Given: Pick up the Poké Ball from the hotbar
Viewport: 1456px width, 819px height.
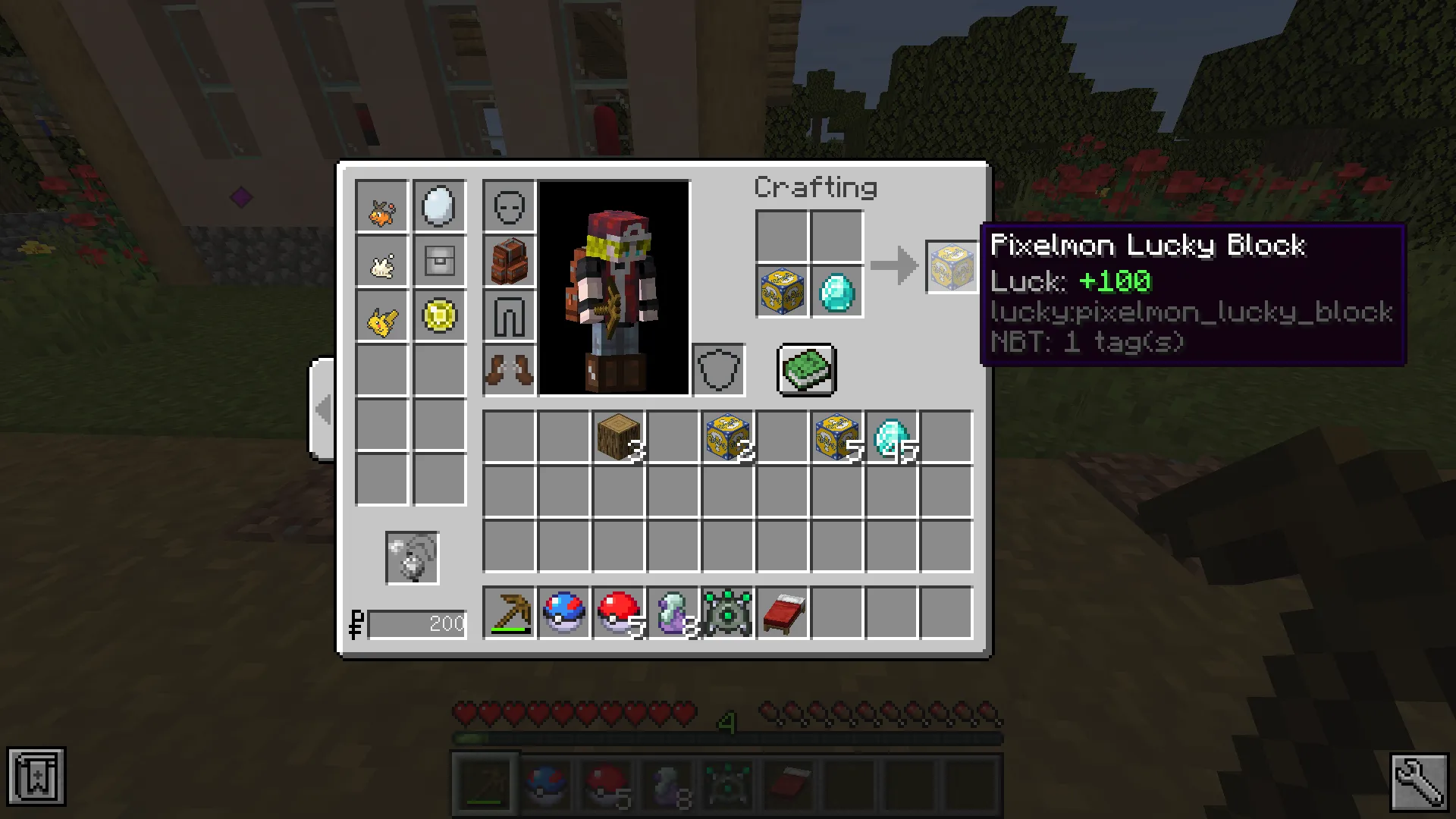Looking at the screenshot, I should point(618,614).
